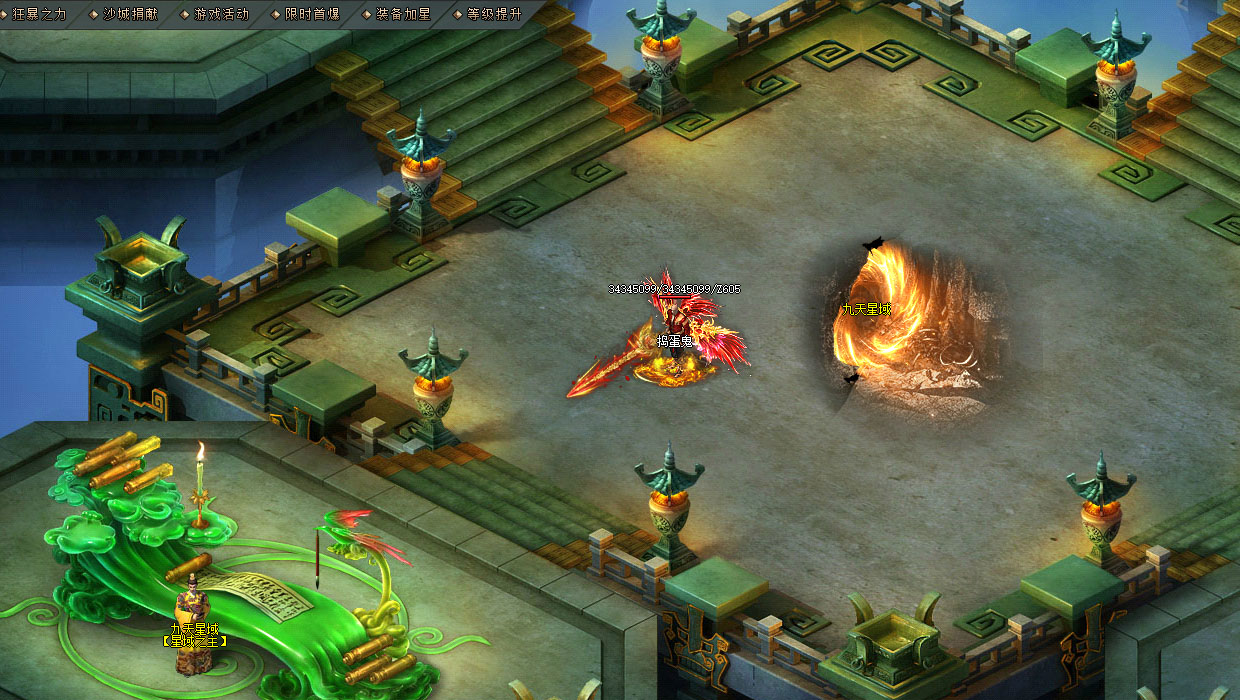Viewport: 1240px width, 700px height.
Task: Open the 限时首爆 menu entry
Action: click(312, 14)
